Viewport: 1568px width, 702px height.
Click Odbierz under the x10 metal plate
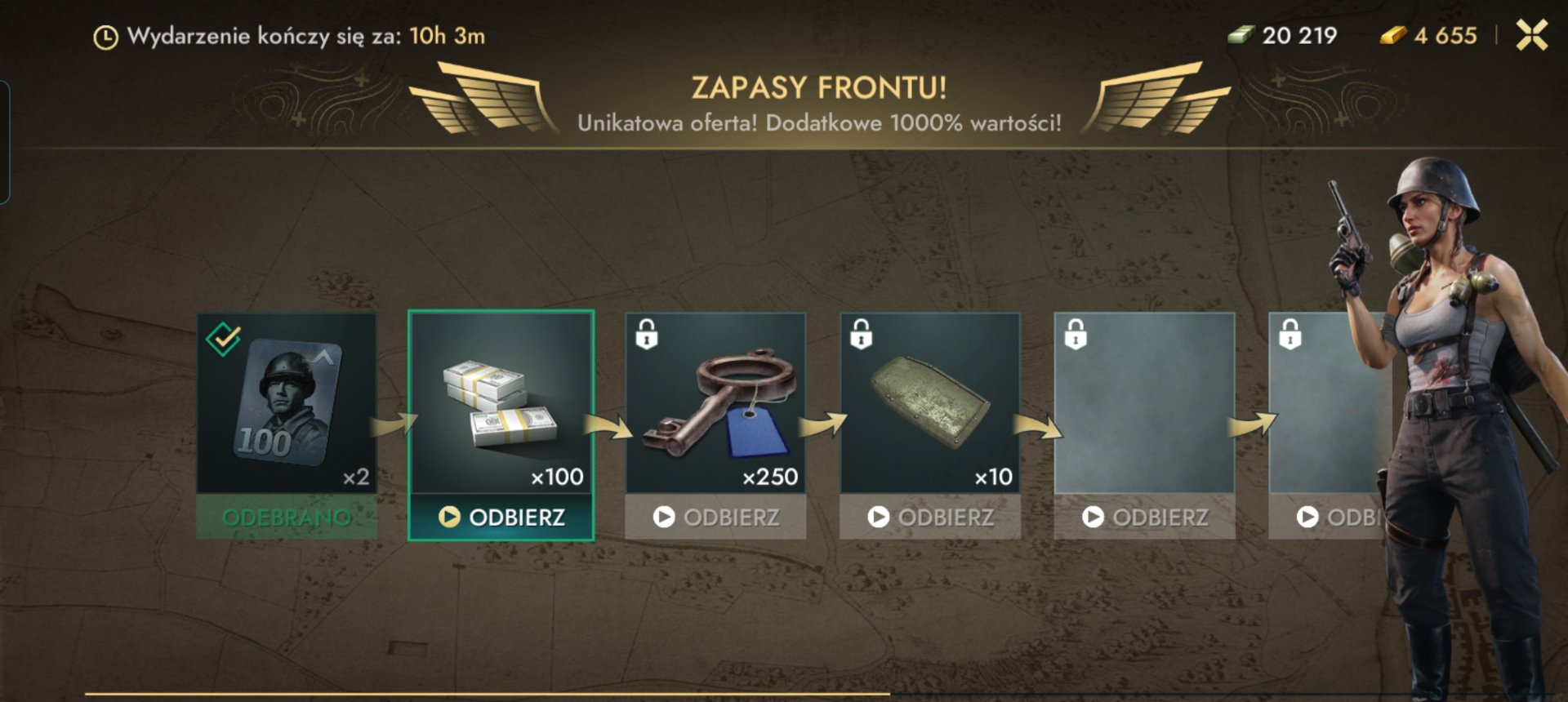coord(930,517)
